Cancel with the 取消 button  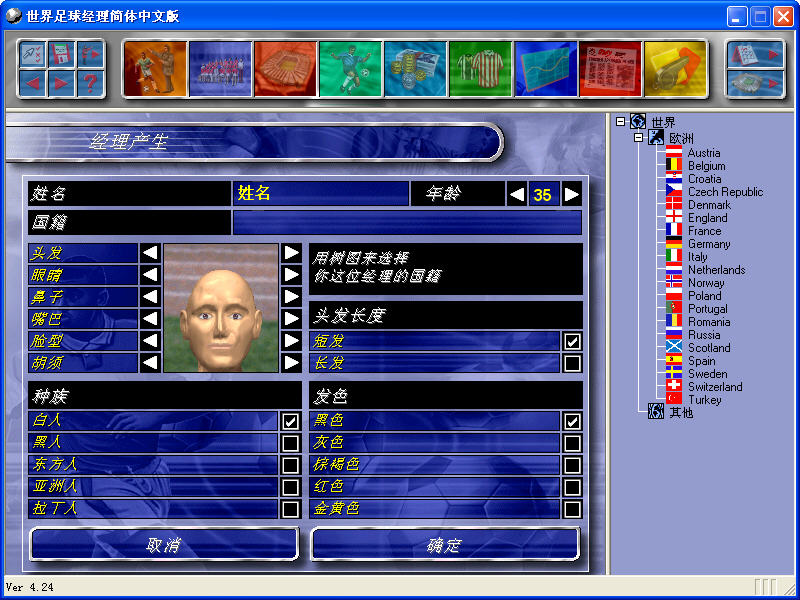tap(164, 545)
